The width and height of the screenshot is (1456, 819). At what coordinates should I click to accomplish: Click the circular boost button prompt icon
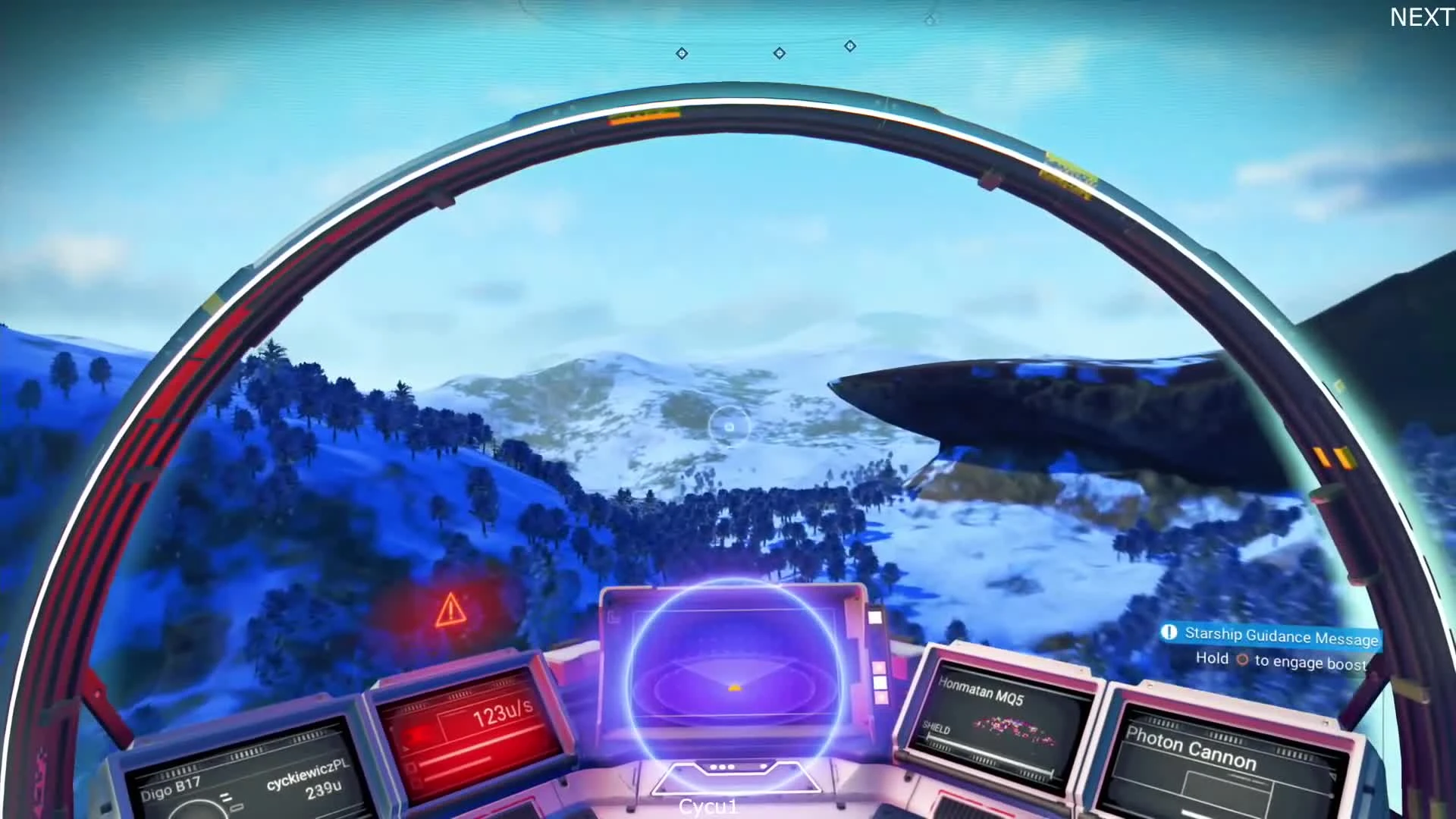tap(1241, 659)
